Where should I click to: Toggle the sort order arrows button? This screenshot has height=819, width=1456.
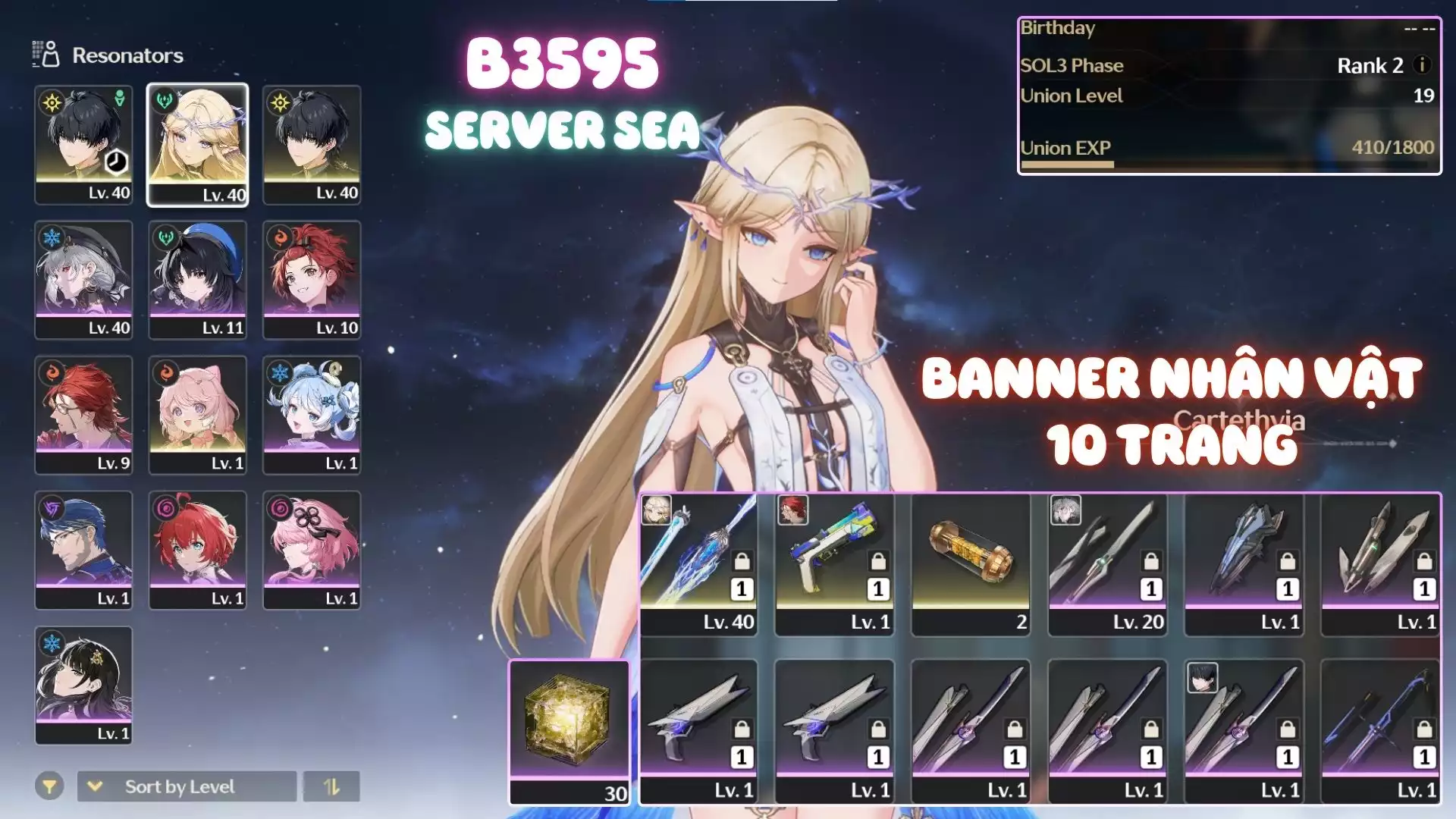[x=331, y=786]
